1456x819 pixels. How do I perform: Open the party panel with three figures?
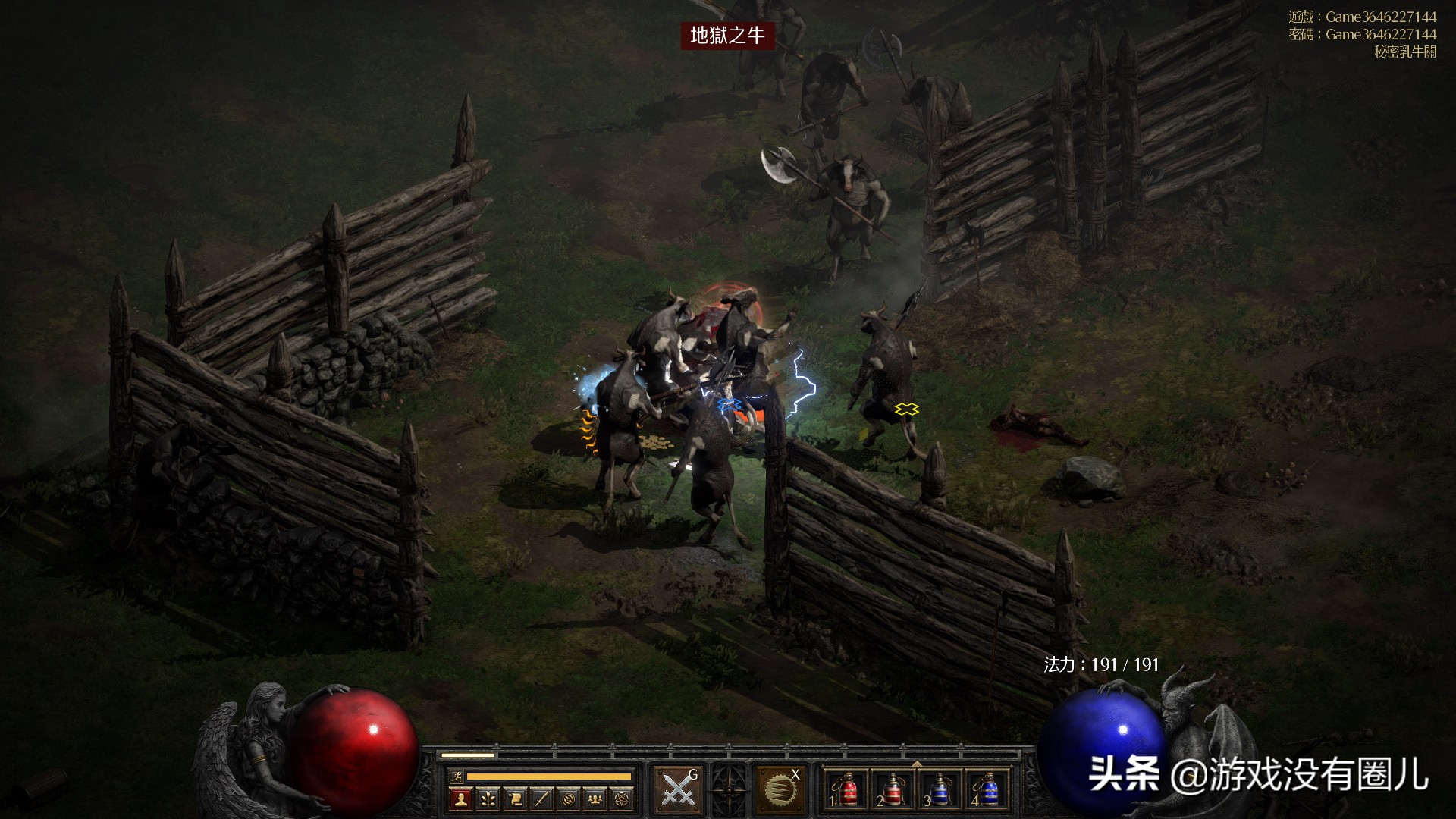596,799
